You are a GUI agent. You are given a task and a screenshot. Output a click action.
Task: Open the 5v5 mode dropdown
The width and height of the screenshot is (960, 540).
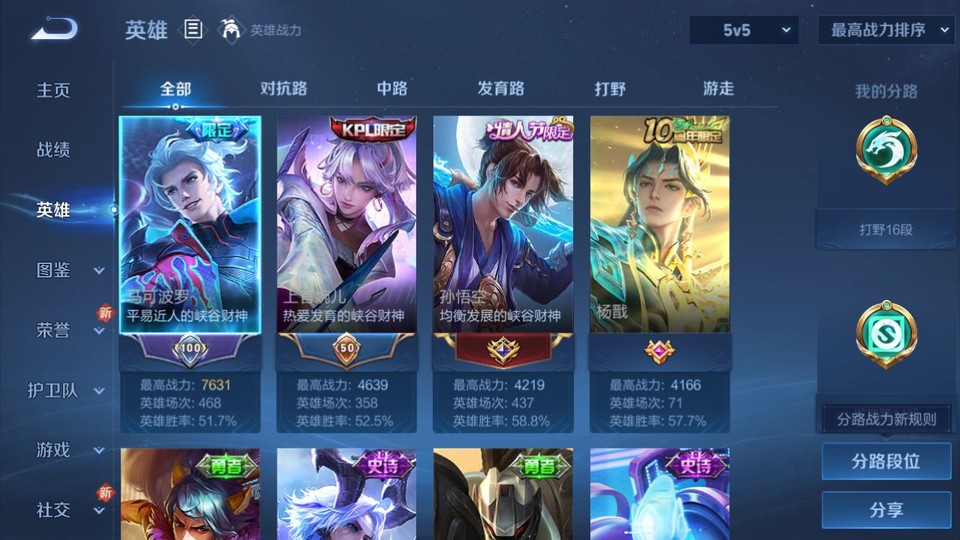743,30
